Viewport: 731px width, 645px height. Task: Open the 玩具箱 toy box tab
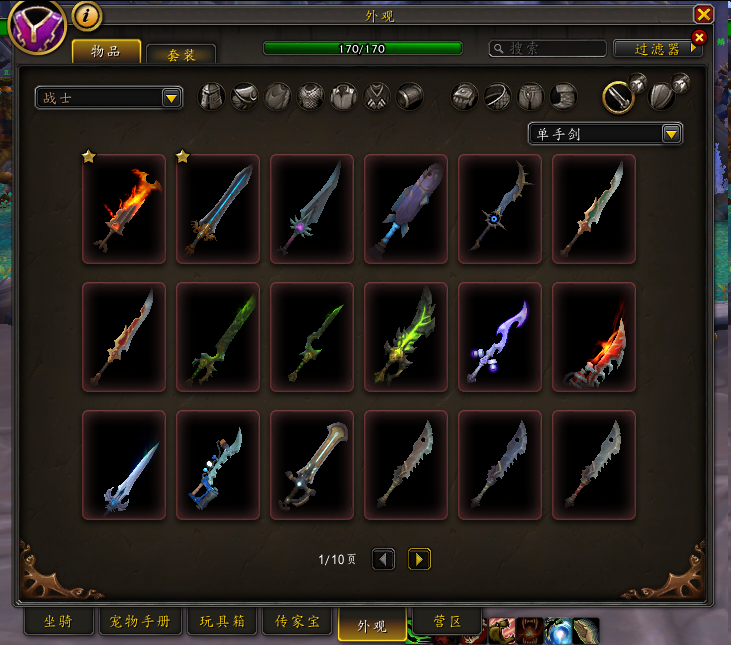pyautogui.click(x=223, y=622)
